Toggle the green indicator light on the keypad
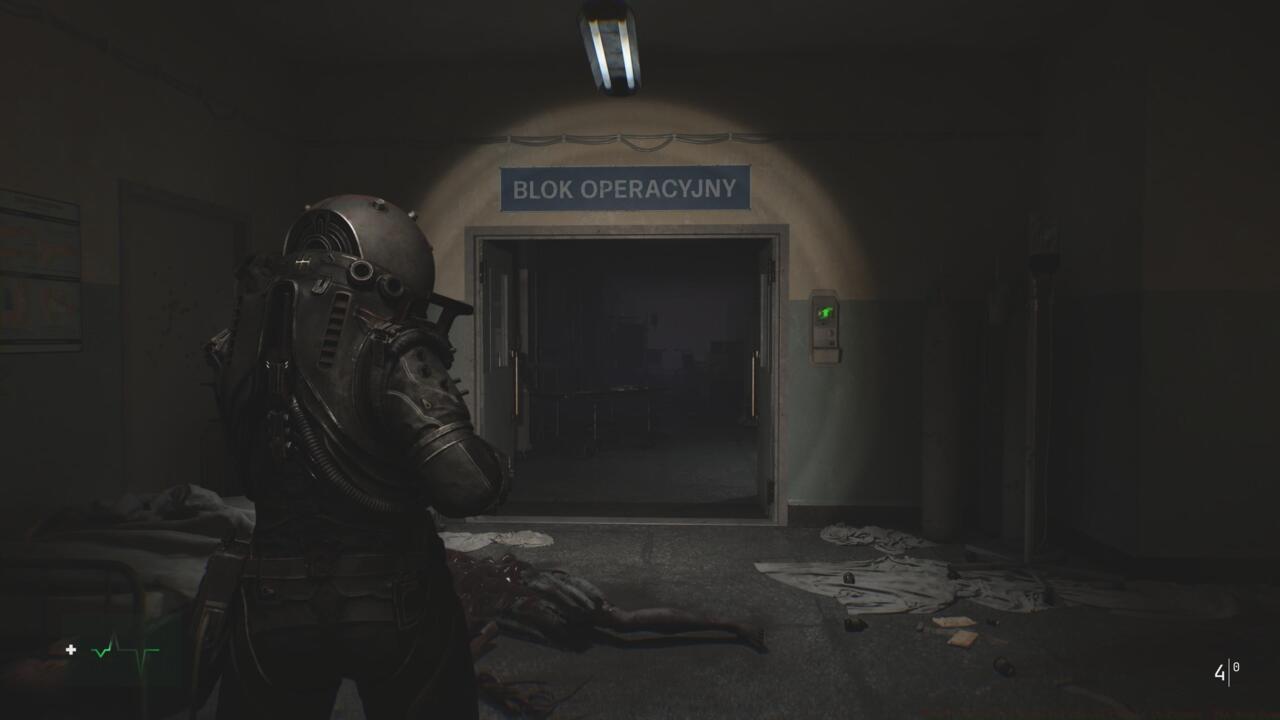Image resolution: width=1280 pixels, height=720 pixels. [x=823, y=312]
